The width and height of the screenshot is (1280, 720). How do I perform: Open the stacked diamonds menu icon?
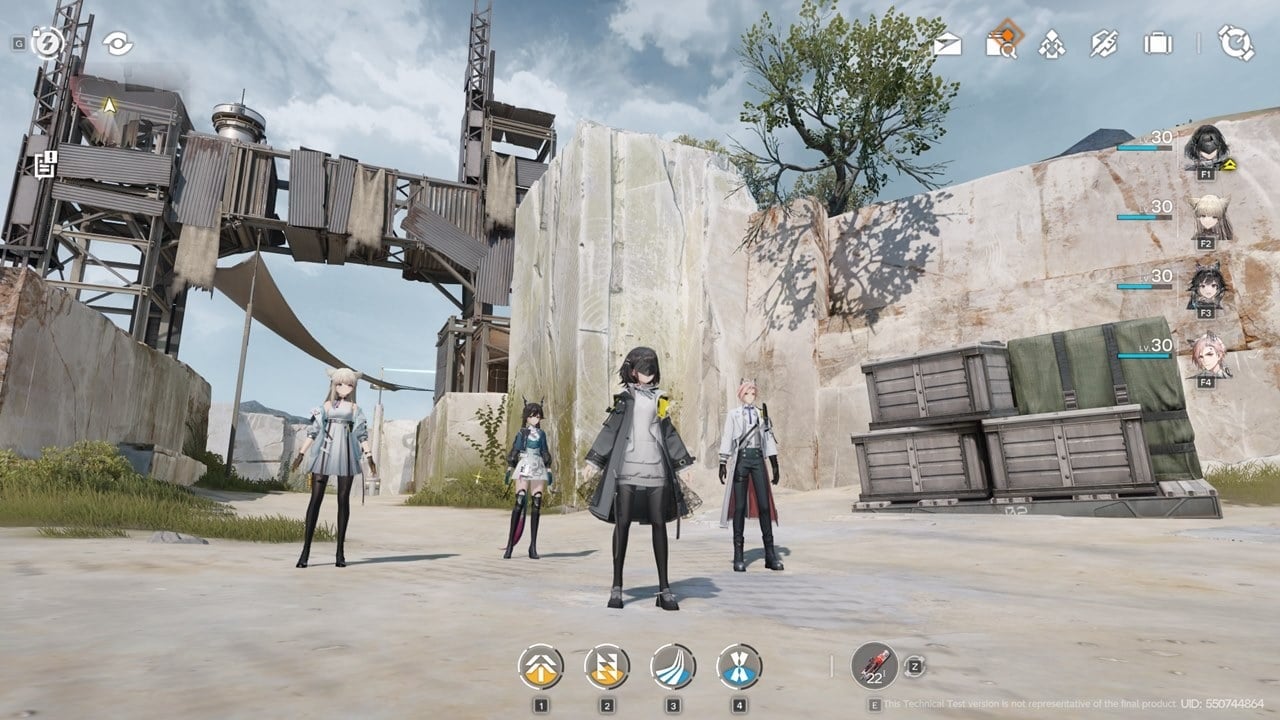(x=1051, y=44)
